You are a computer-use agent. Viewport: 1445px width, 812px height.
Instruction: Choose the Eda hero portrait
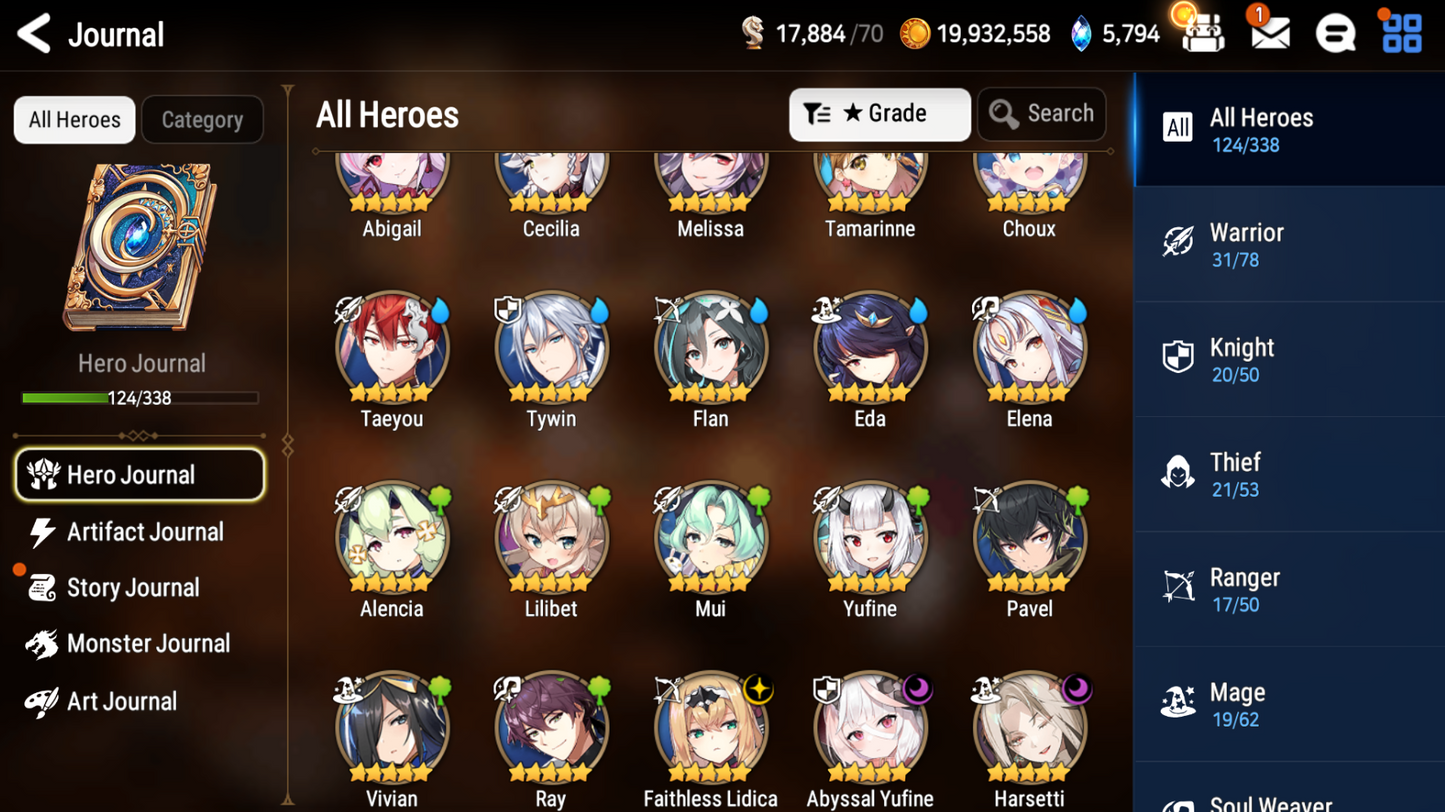(870, 348)
